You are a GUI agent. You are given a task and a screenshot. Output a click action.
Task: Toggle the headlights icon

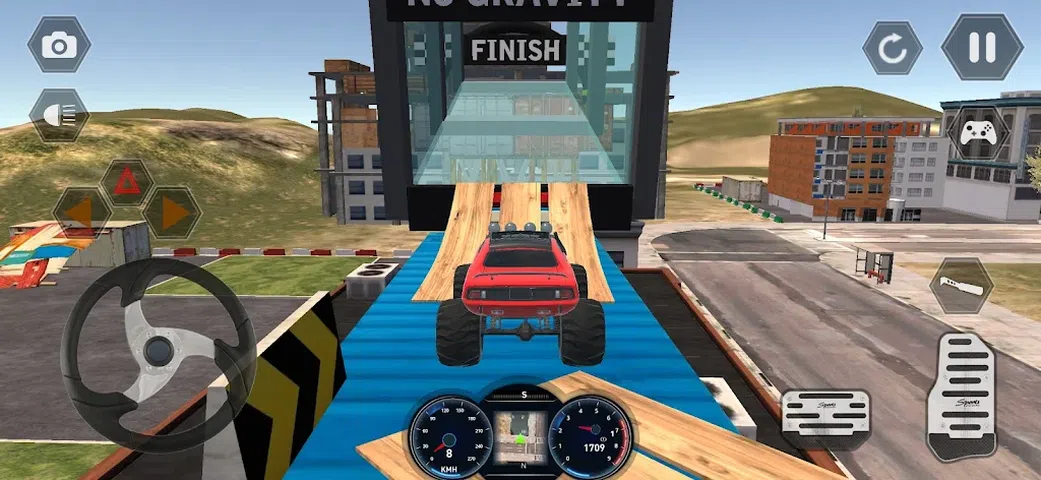59,115
